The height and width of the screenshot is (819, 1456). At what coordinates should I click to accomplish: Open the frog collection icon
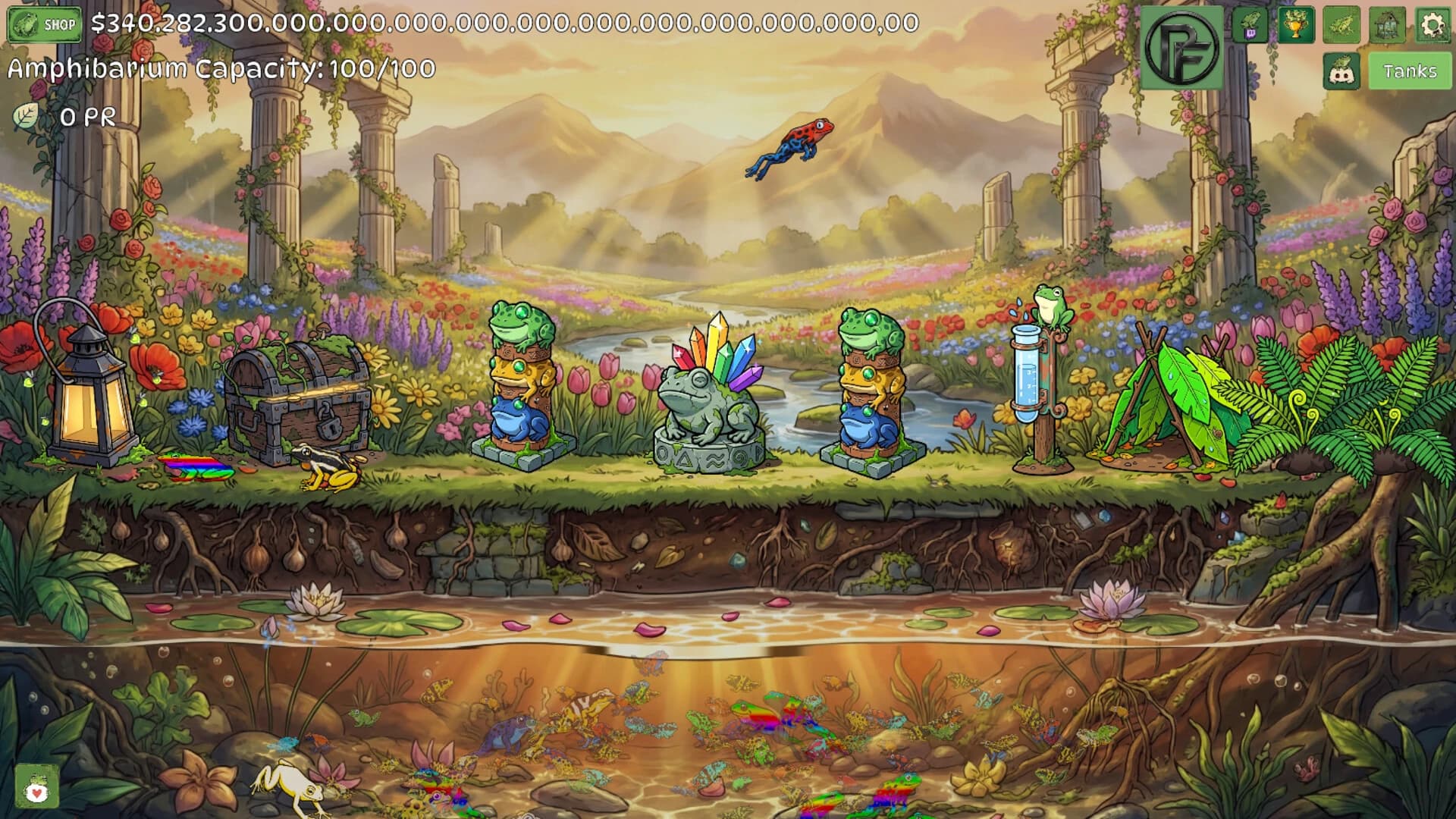coord(1342,25)
